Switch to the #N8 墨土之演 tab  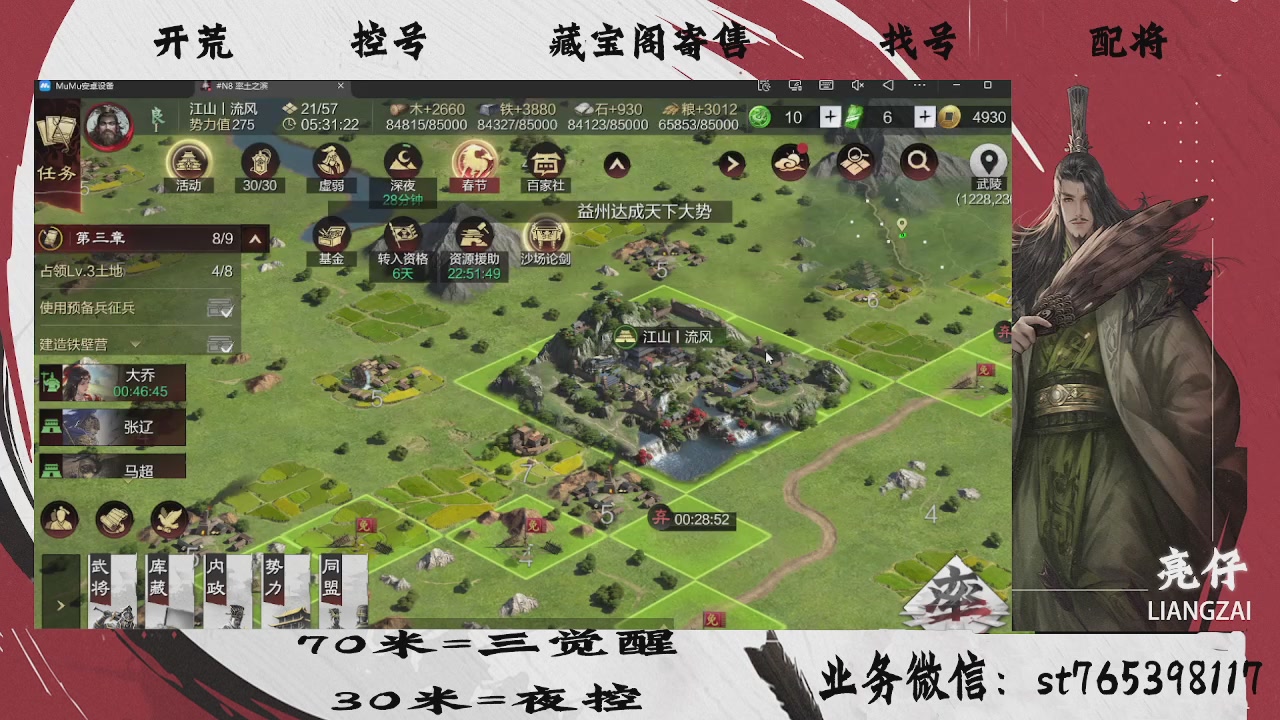tap(245, 86)
